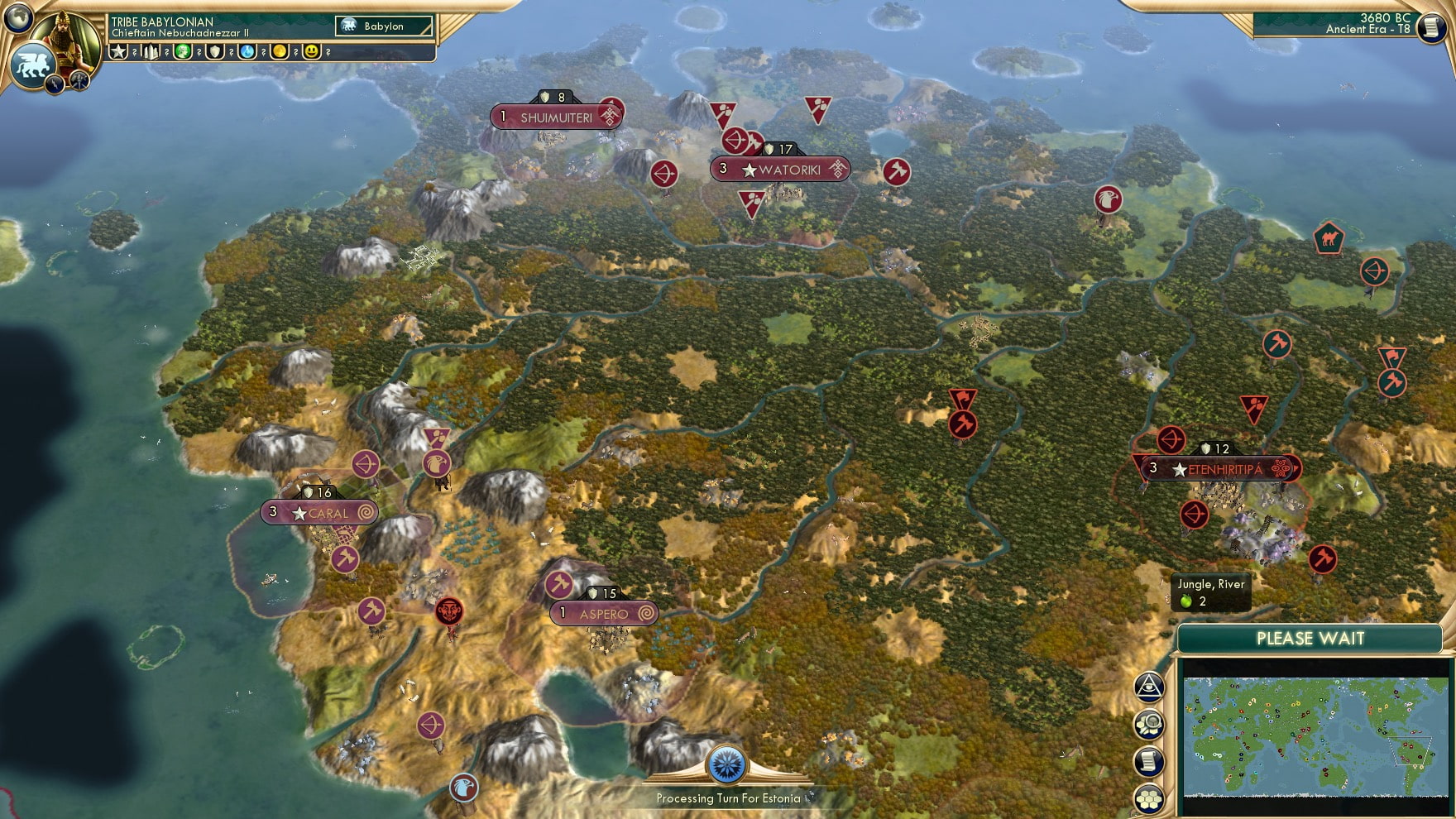The height and width of the screenshot is (819, 1456).
Task: Open the Babylon city button
Action: click(x=384, y=26)
